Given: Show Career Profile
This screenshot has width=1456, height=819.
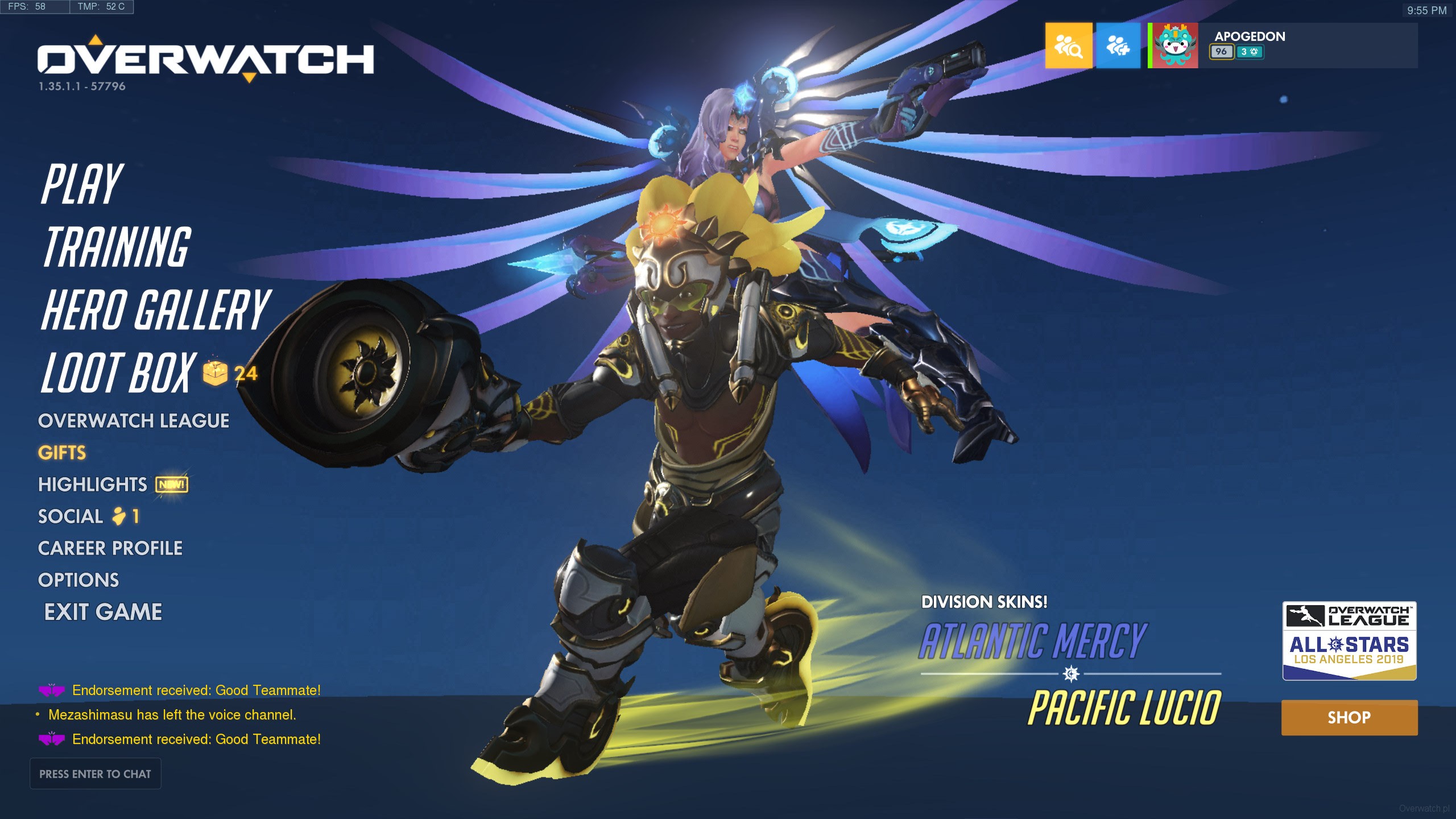Looking at the screenshot, I should 110,548.
